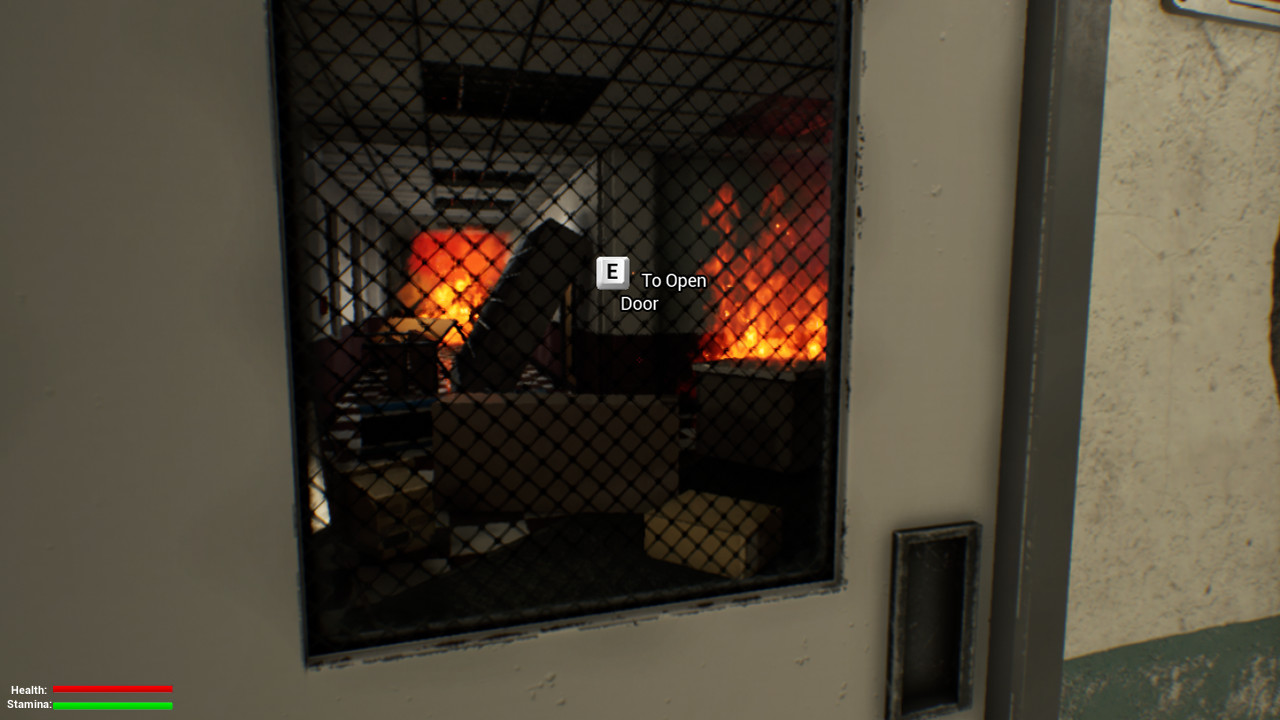Click the To Open Door prompt text
The height and width of the screenshot is (720, 1280).
pos(670,281)
